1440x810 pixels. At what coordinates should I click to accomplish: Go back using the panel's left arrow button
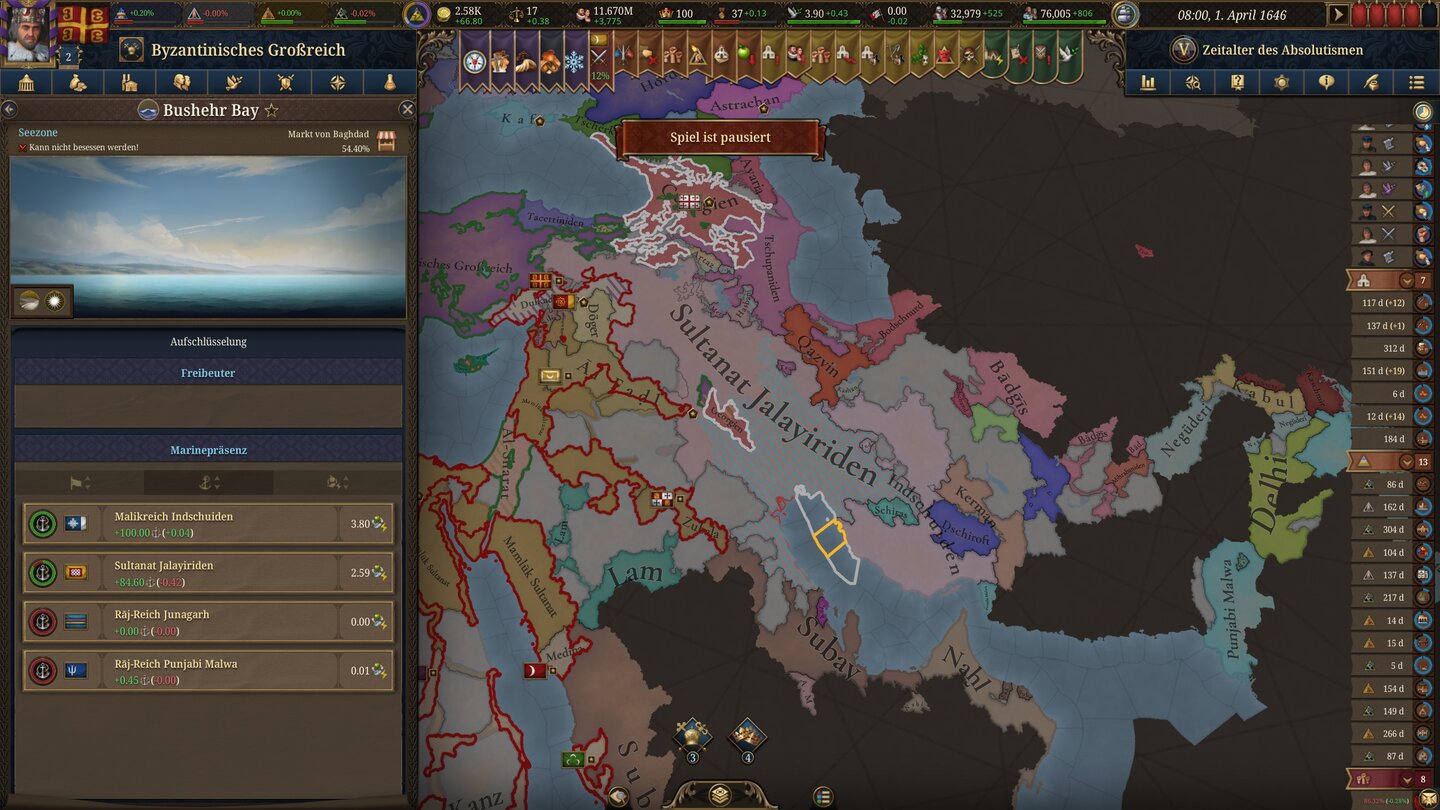click(x=11, y=110)
